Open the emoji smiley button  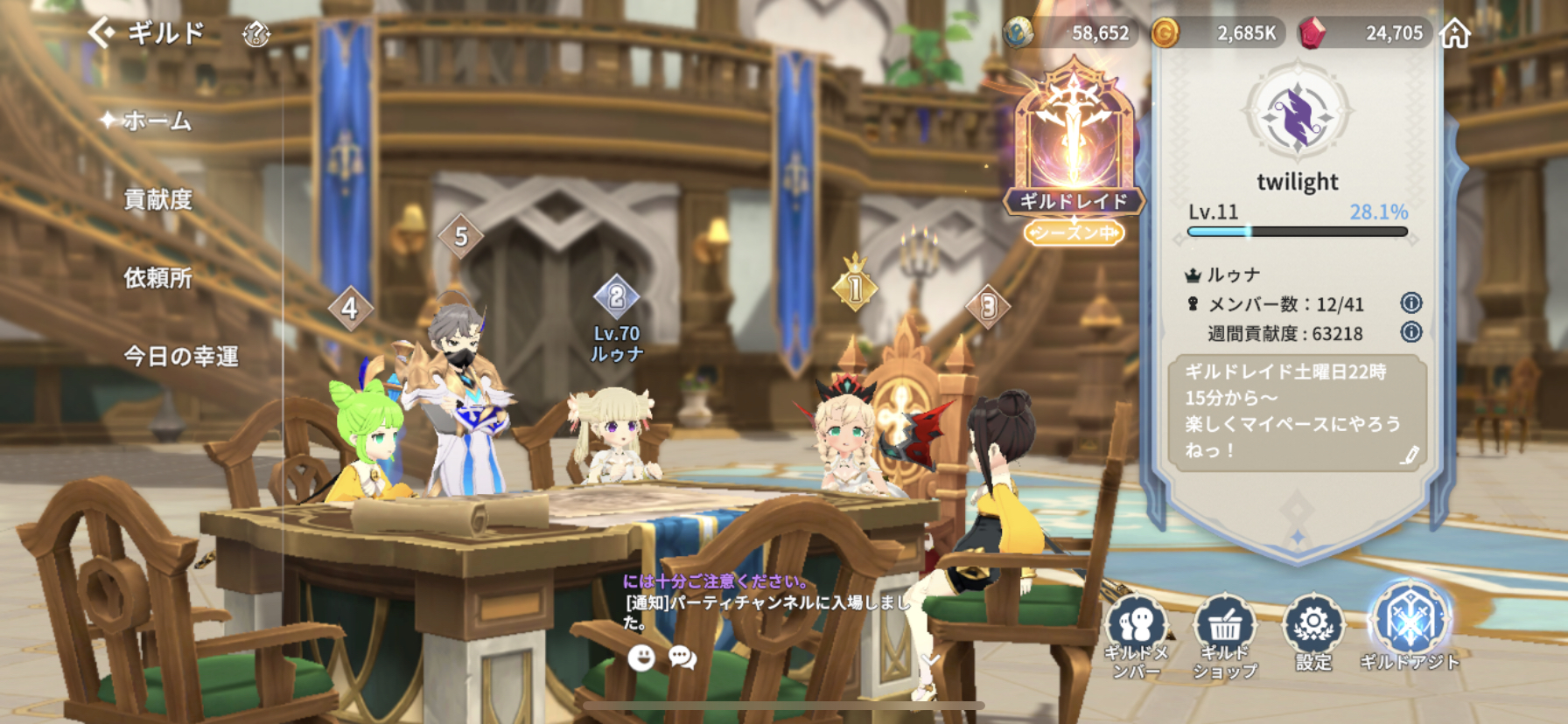click(641, 658)
